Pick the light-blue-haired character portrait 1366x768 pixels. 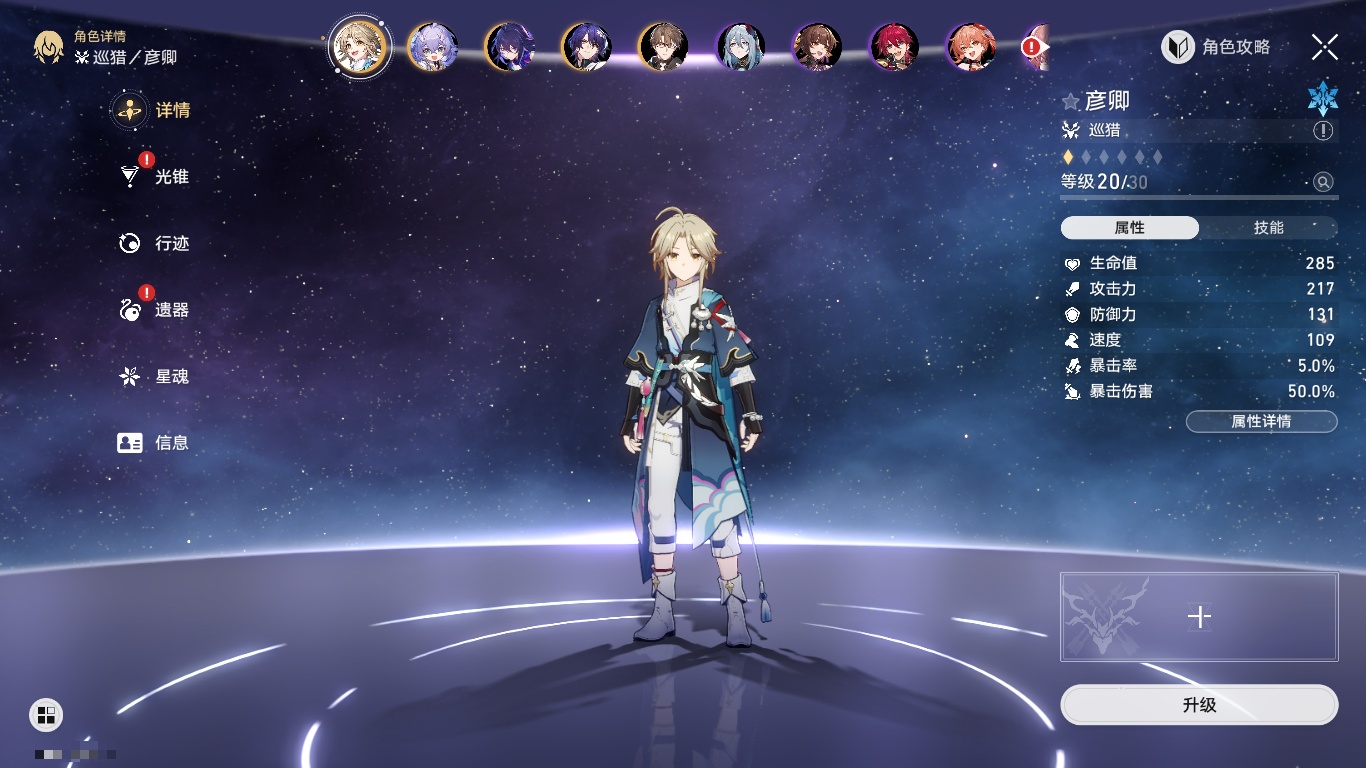(x=740, y=47)
